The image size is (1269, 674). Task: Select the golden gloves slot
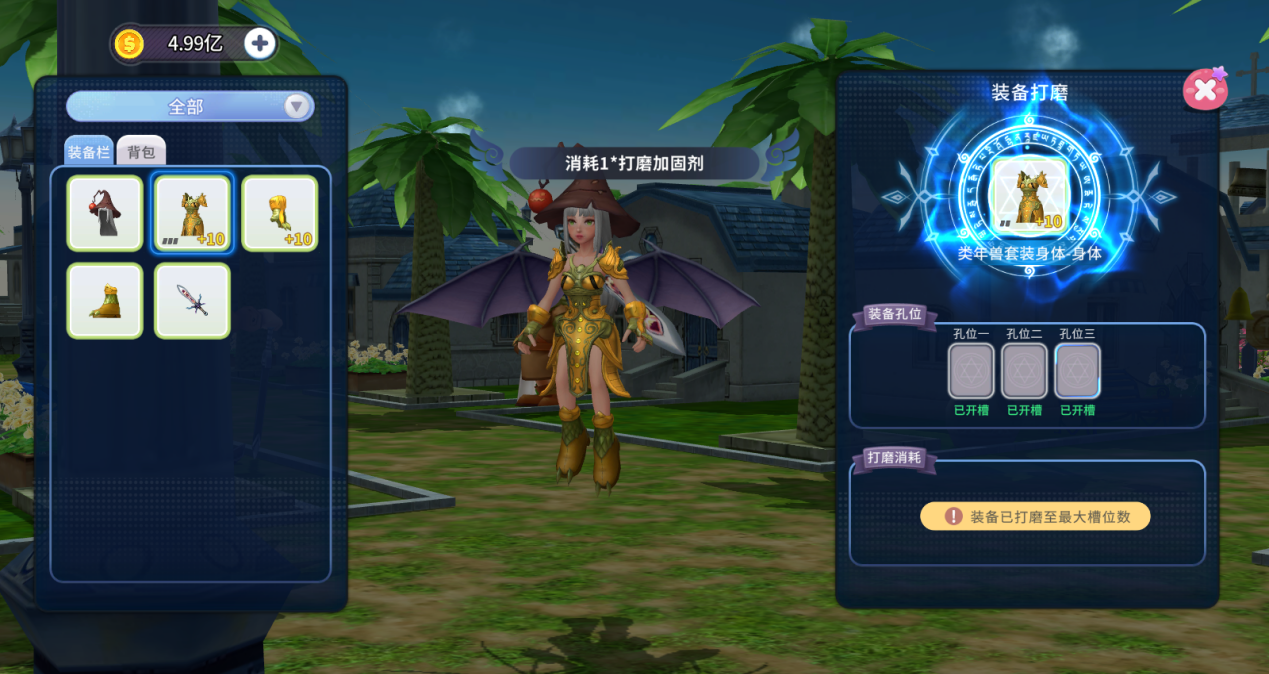pos(280,213)
